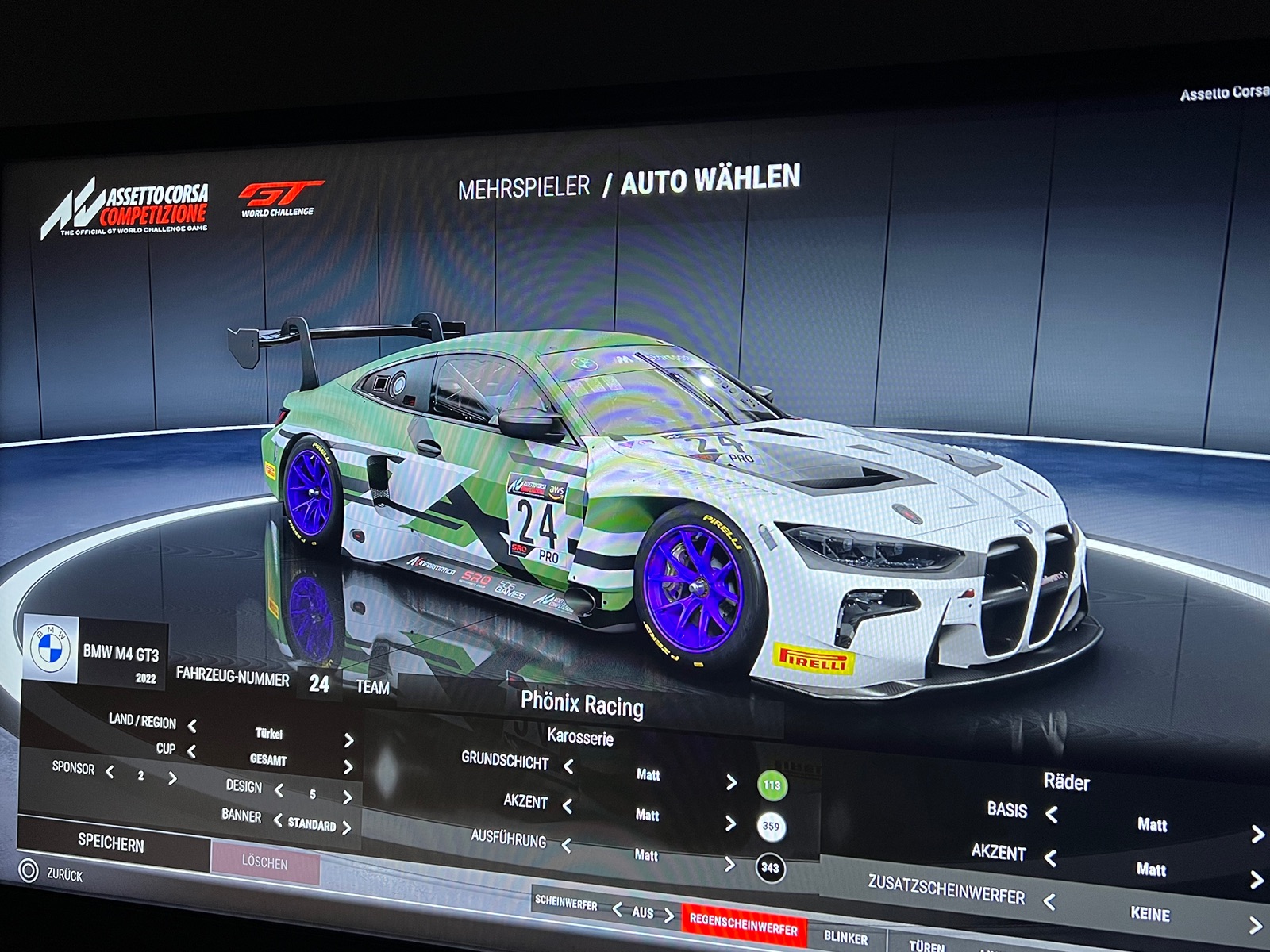Open the white Akzent colour 359

click(771, 826)
